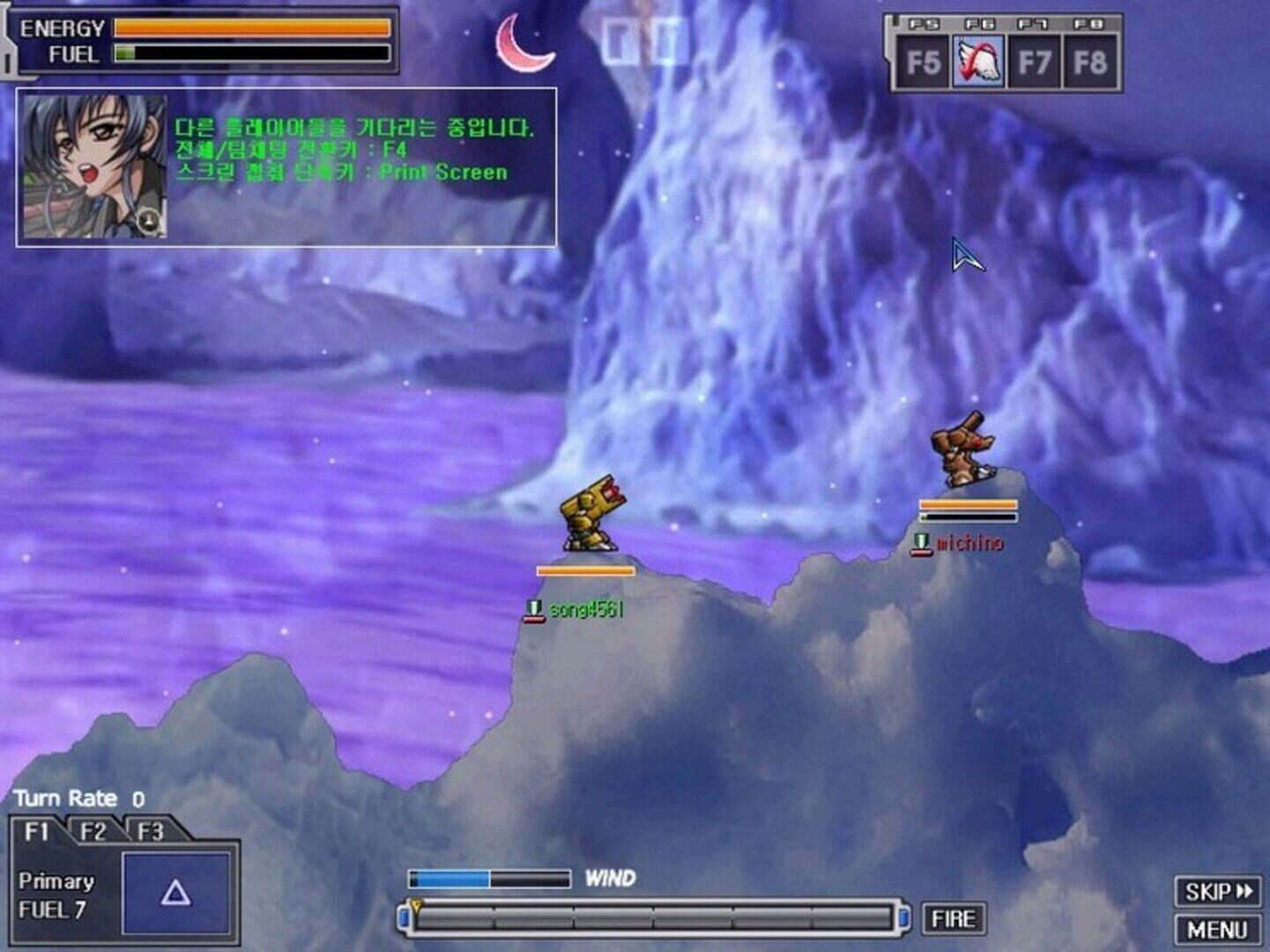Click michino's rank badge icon
Viewport: 1270px width, 952px height.
click(924, 543)
